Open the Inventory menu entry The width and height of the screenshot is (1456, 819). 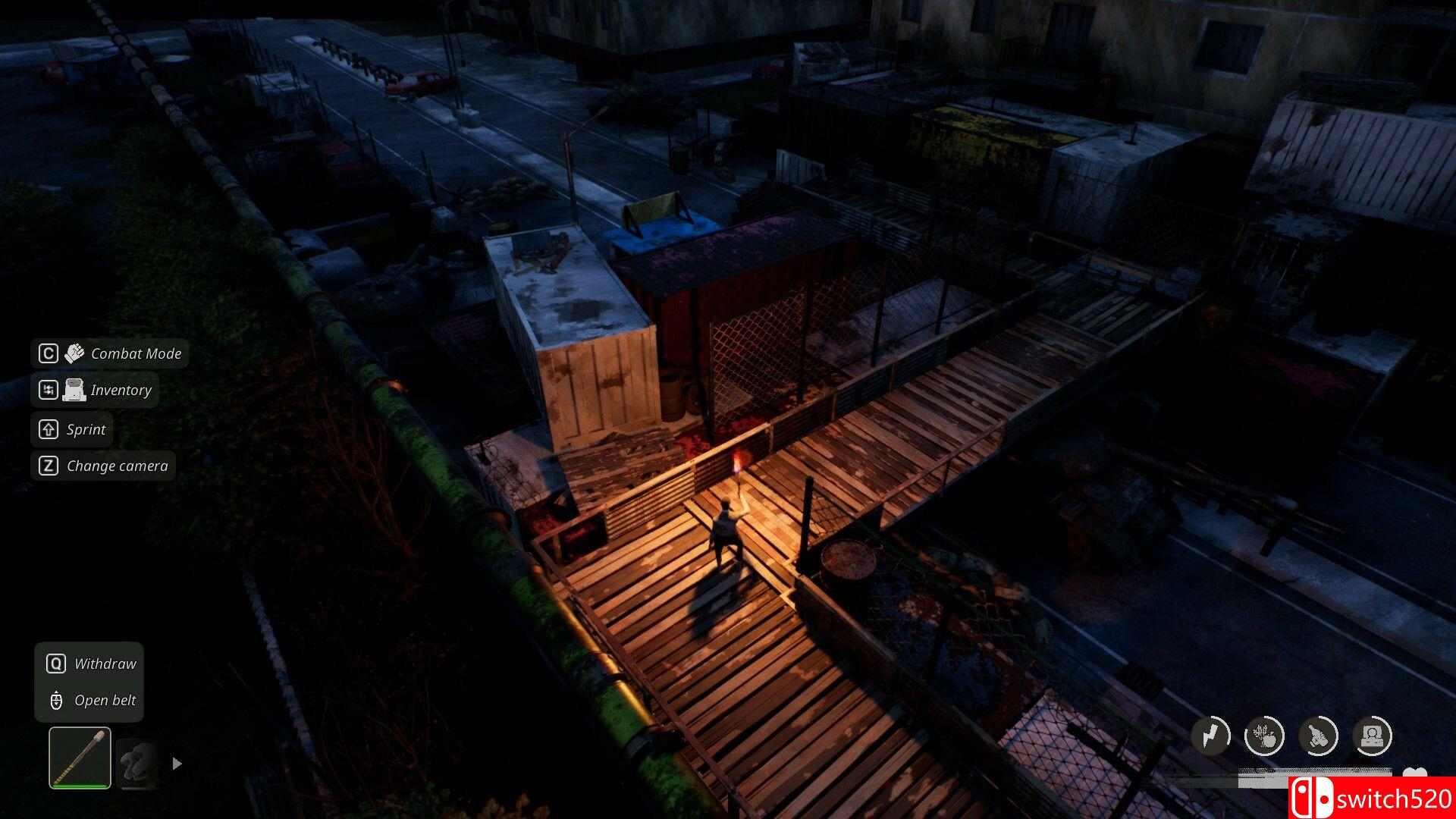point(121,390)
